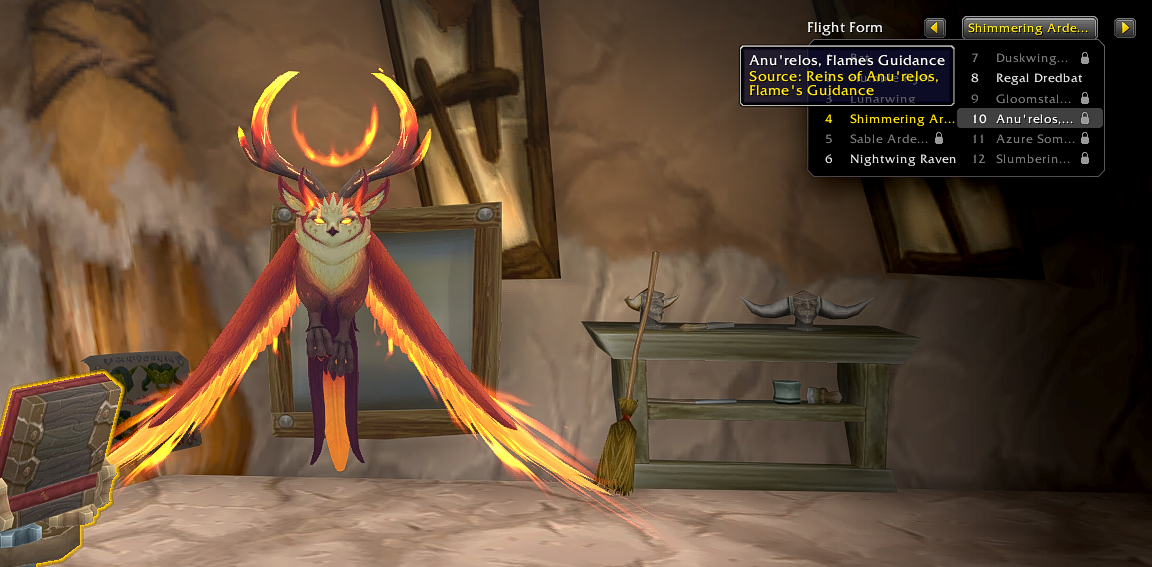This screenshot has height=567, width=1152.
Task: Choose the locked Sable Arde... flight form
Action: pyautogui.click(x=884, y=139)
